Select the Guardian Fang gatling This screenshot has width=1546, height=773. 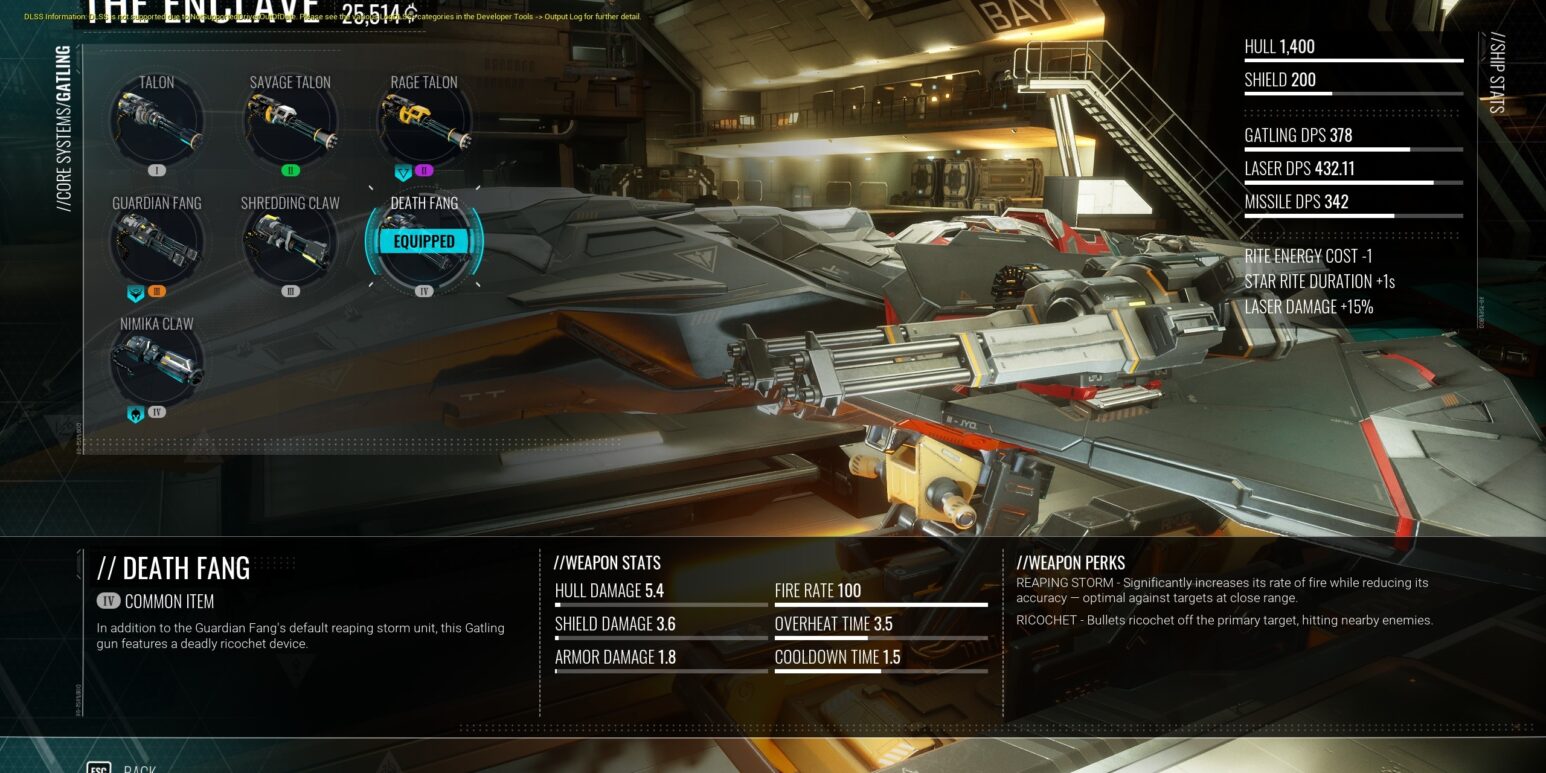coord(157,244)
